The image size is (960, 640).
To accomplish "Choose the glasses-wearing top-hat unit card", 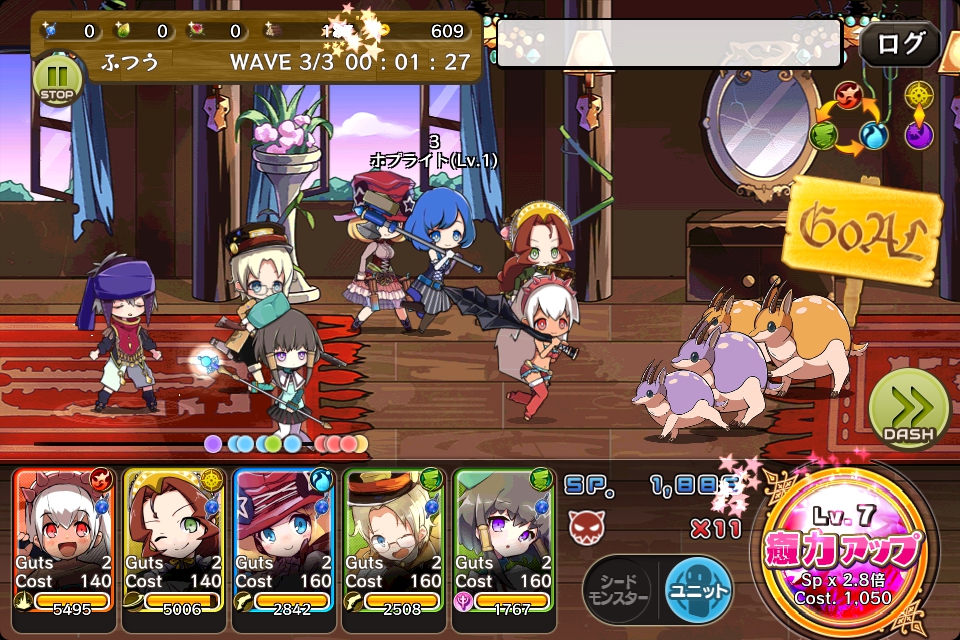I will pos(394,538).
